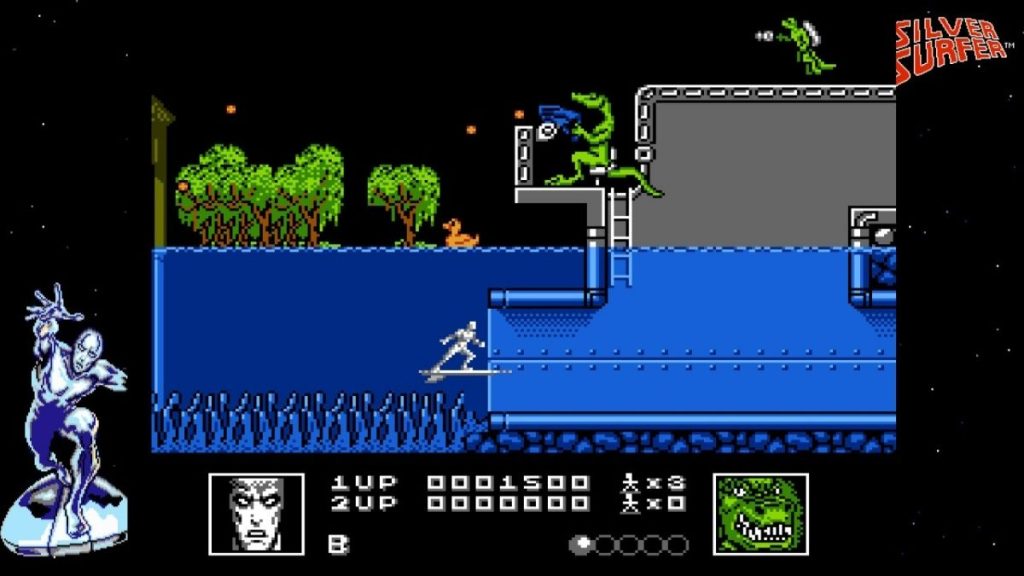Select the green reptile boss portrait
The width and height of the screenshot is (1024, 576).
(760, 513)
